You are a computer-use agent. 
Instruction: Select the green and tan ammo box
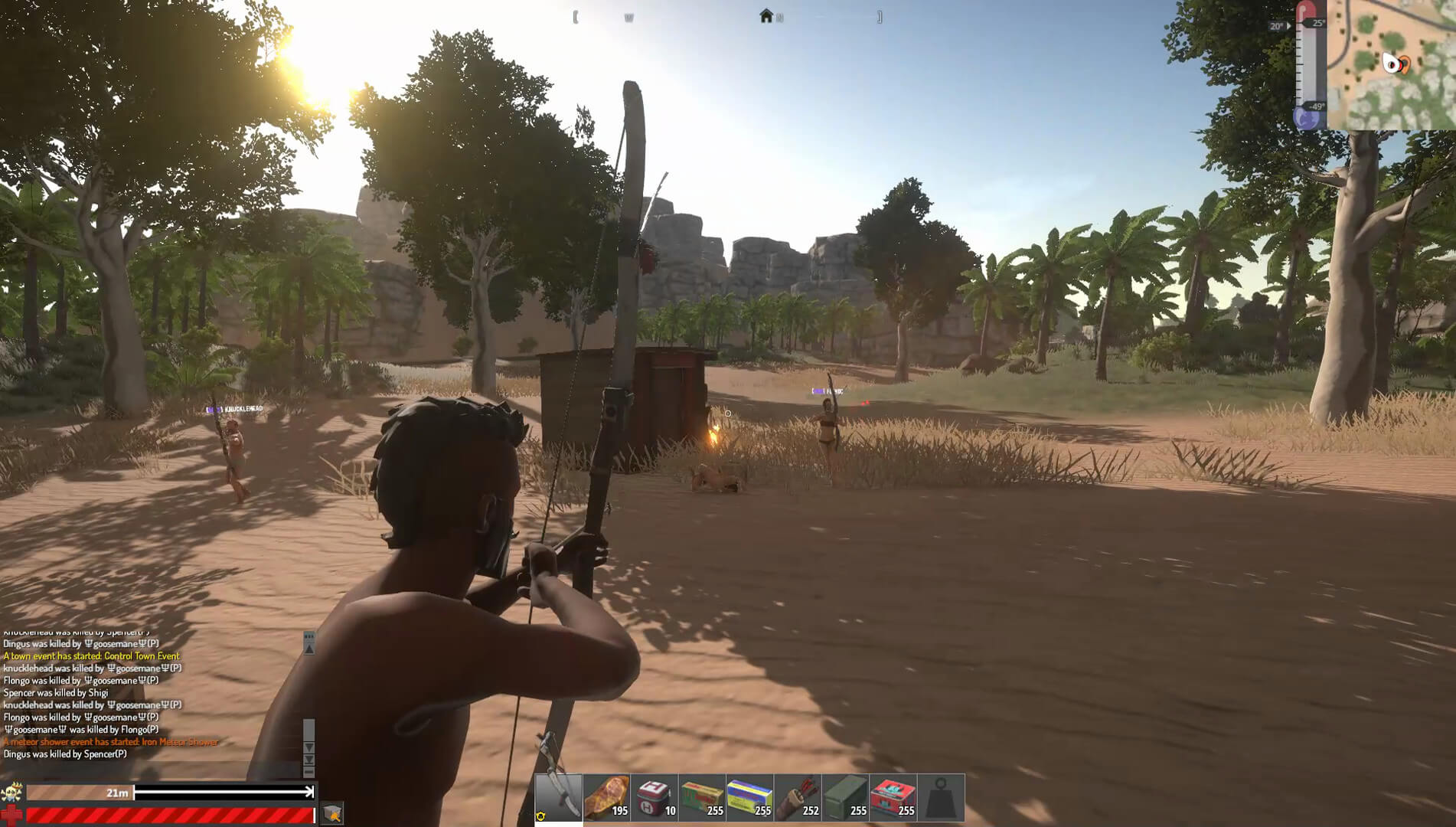click(x=702, y=797)
